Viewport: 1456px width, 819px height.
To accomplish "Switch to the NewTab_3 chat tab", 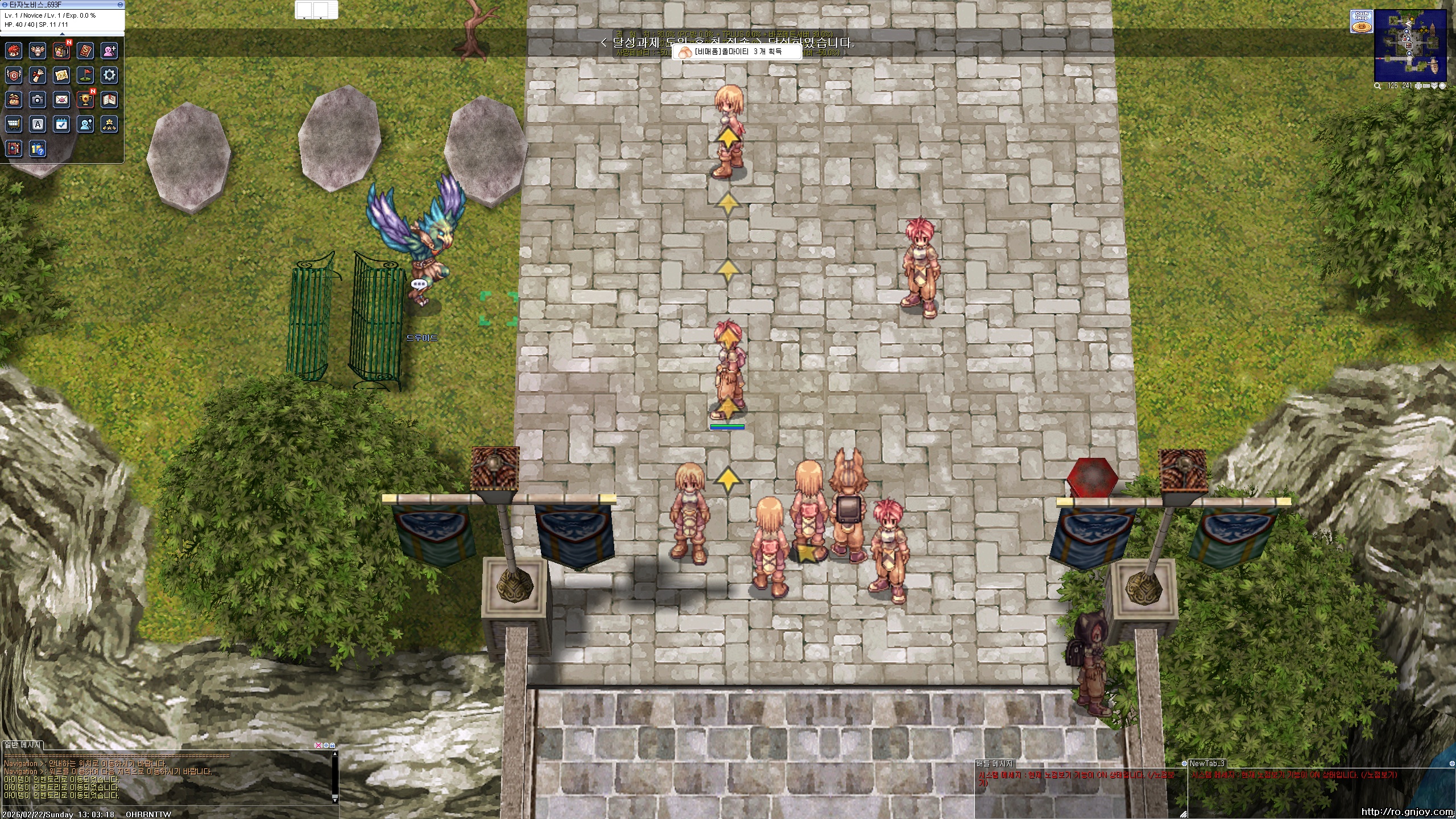I will [1207, 763].
